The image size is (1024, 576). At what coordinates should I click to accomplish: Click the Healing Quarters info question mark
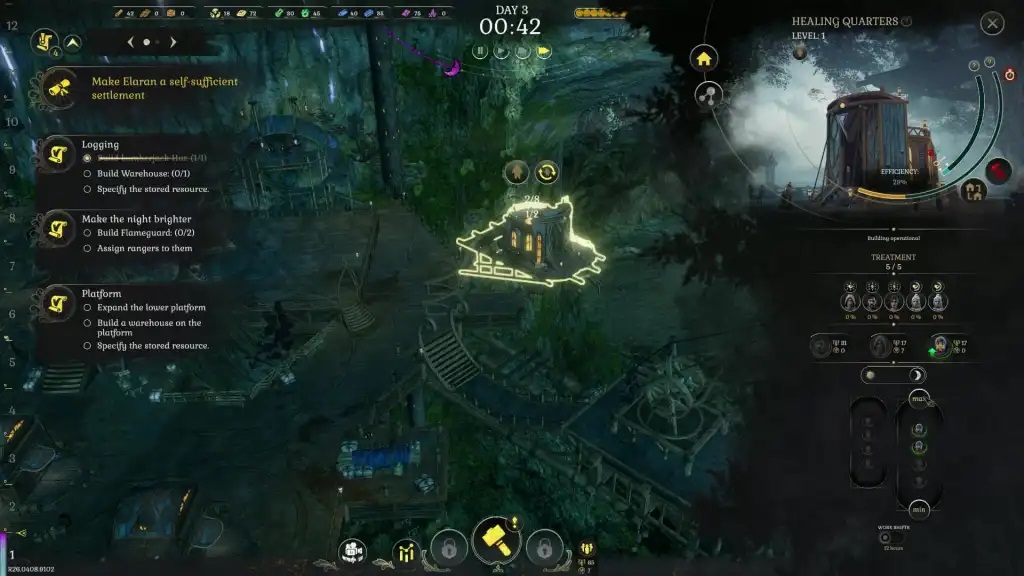pyautogui.click(x=906, y=21)
